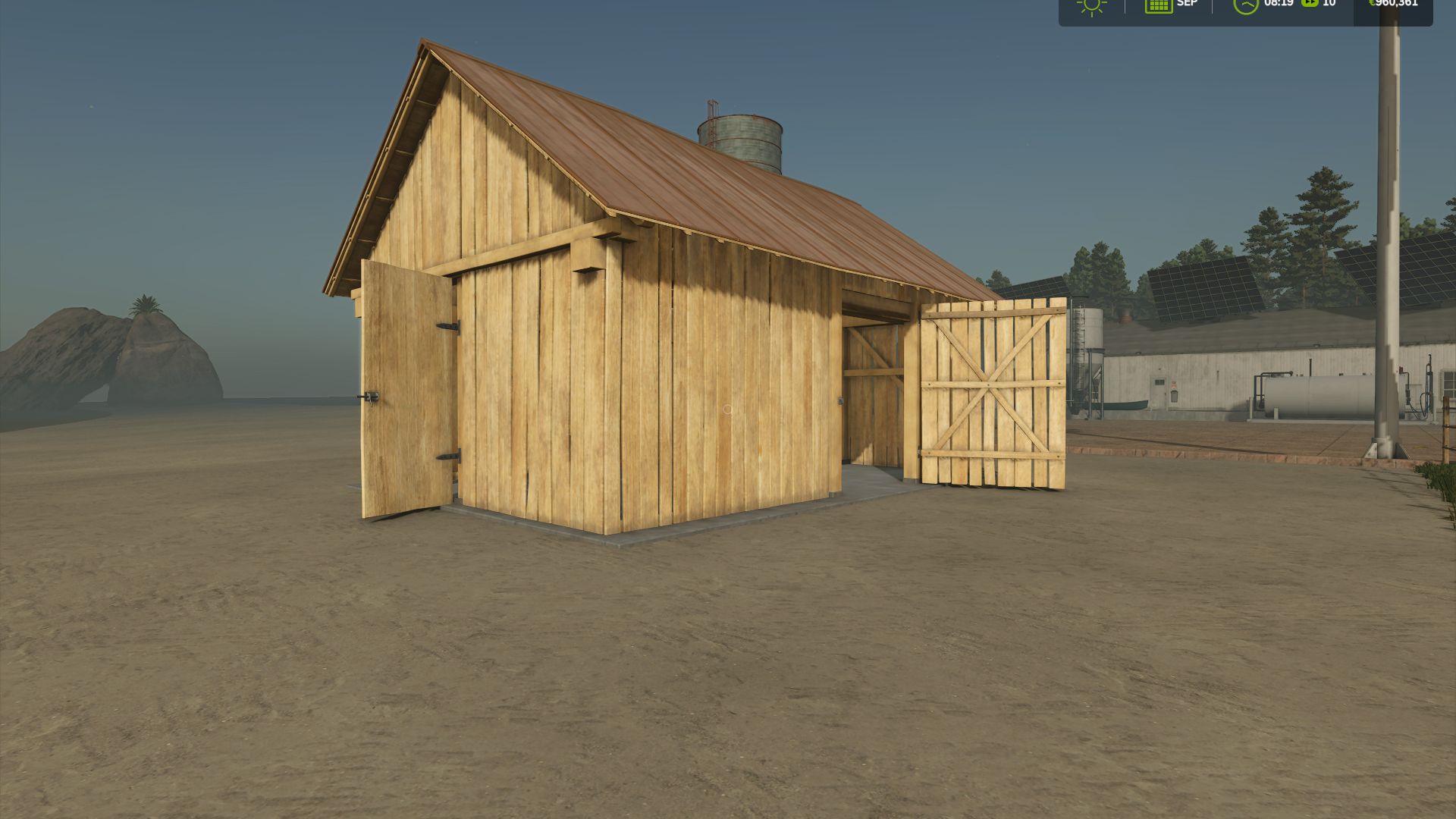
Task: Click the small circle indicator on the barn wall
Action: 727,409
